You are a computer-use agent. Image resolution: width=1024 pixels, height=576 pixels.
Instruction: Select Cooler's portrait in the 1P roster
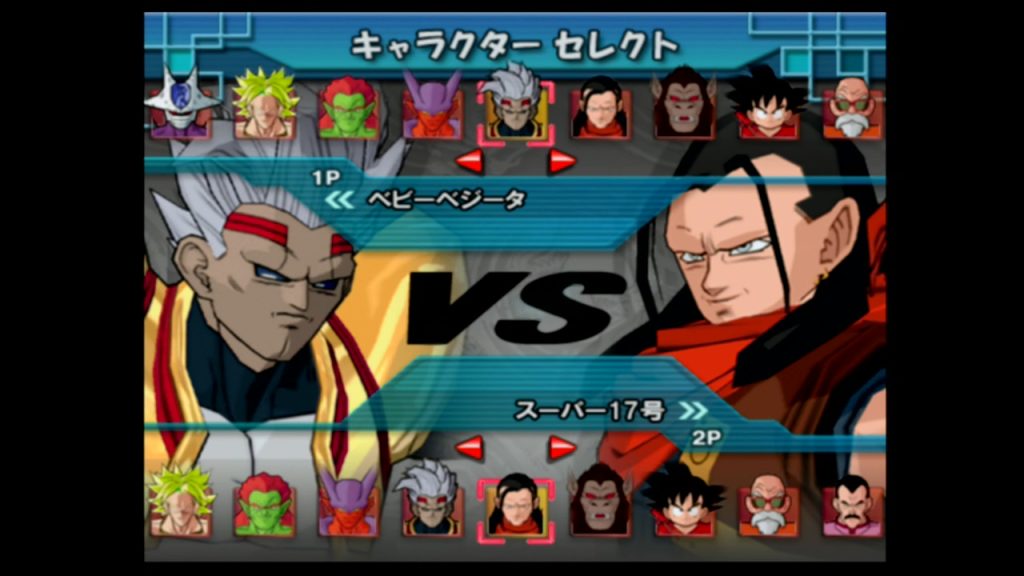tap(182, 106)
